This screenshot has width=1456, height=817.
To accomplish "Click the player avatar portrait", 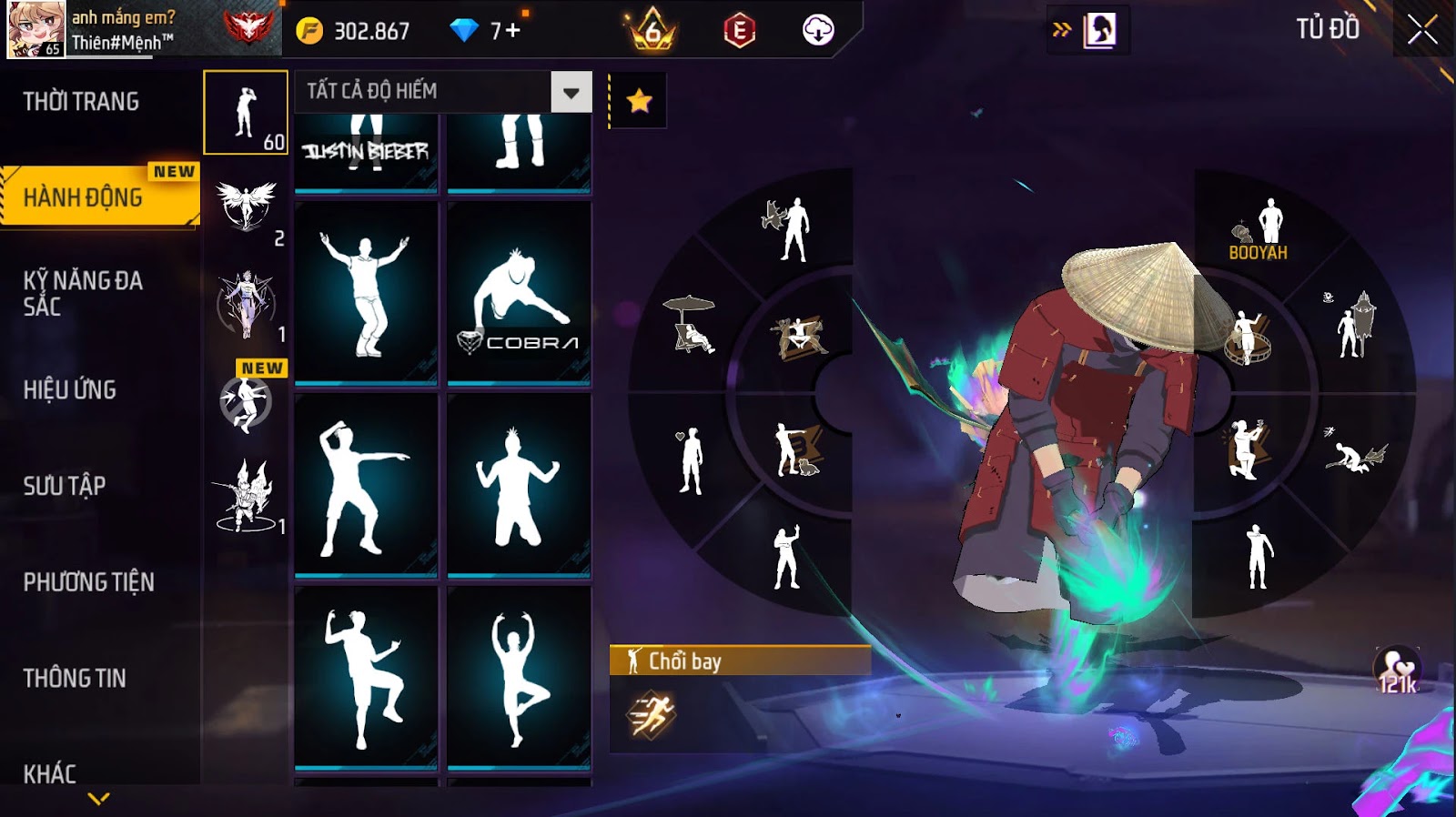I will [36, 29].
